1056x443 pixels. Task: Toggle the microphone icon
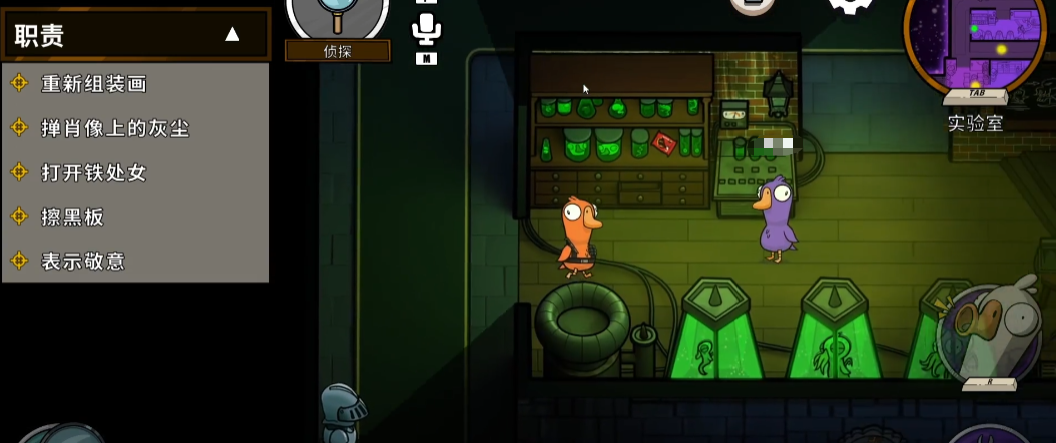(426, 30)
